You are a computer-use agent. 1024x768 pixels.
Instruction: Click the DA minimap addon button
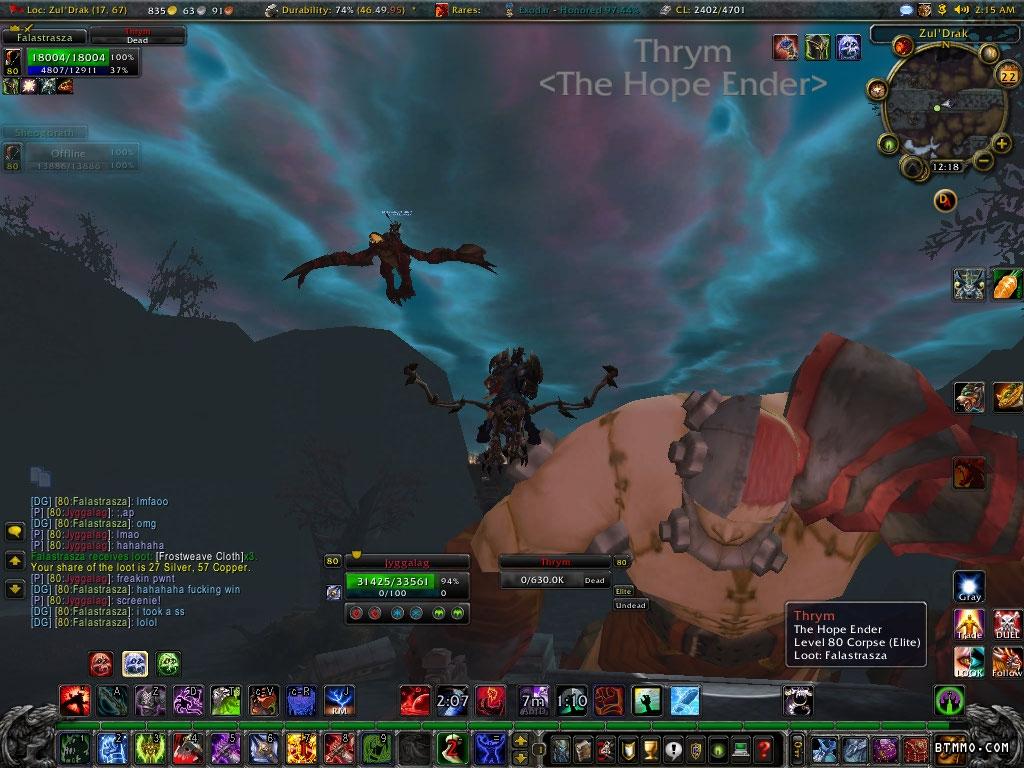point(944,201)
